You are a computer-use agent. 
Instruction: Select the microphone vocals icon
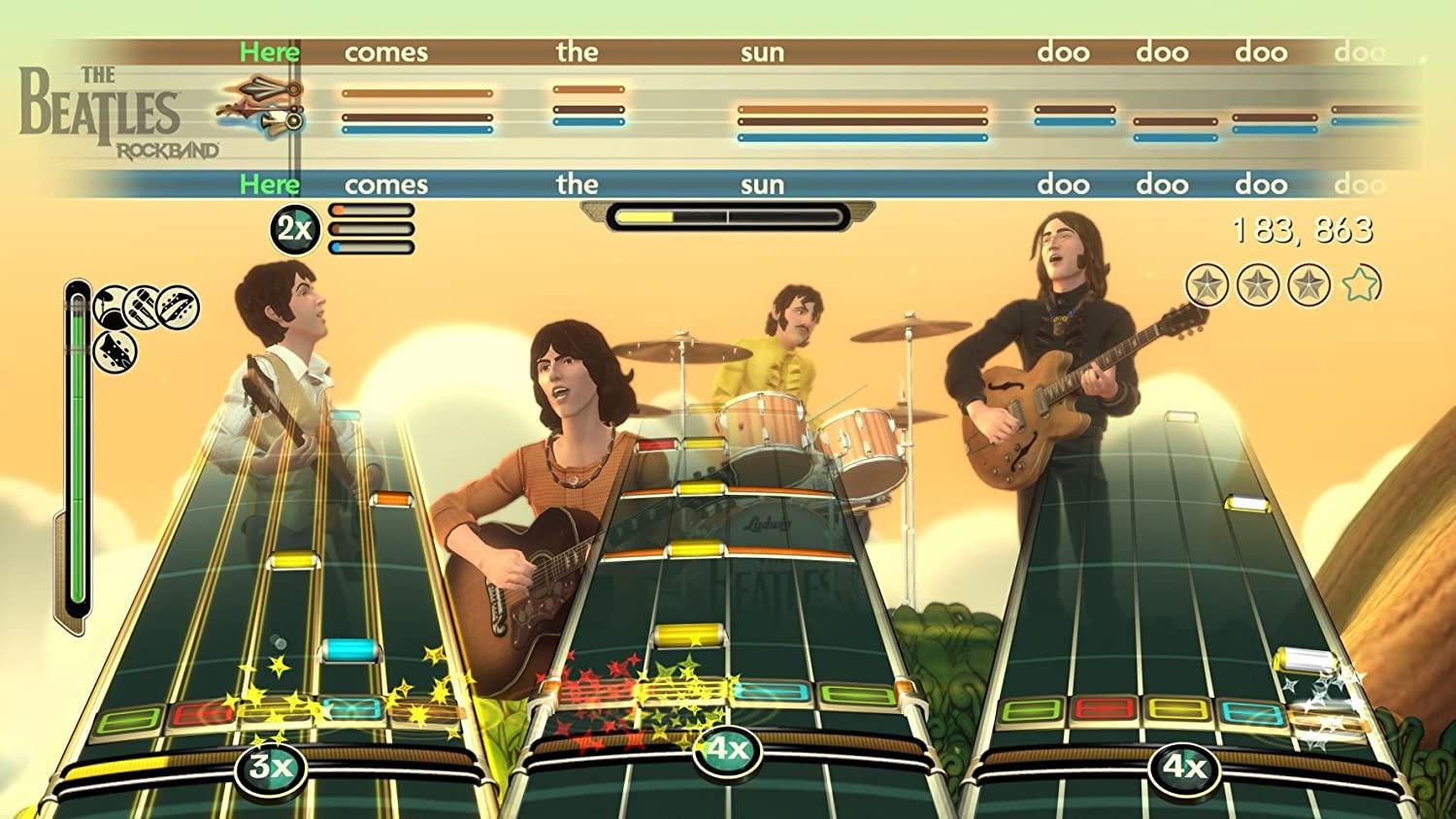141,306
